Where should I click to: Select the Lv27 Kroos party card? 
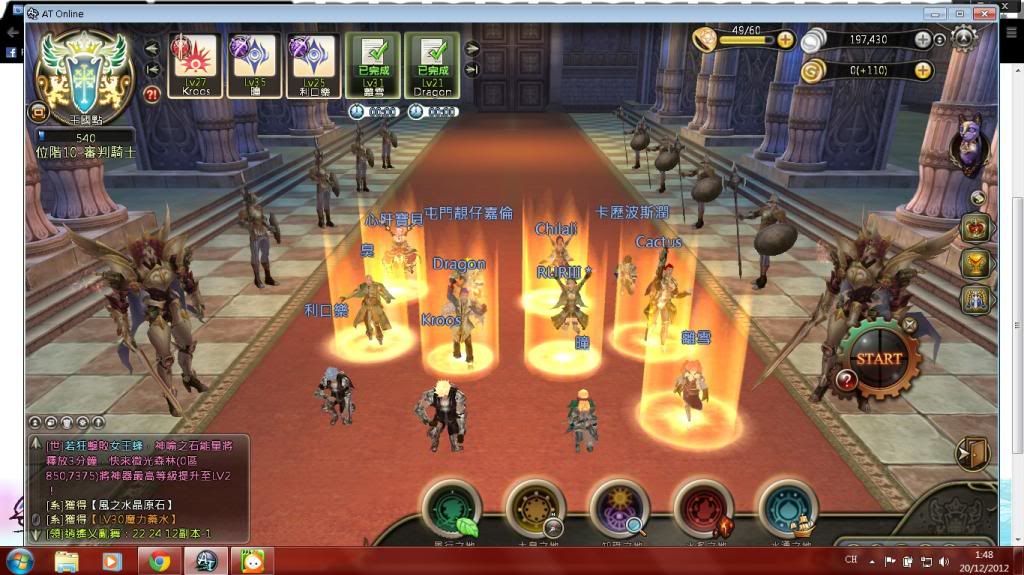[x=195, y=66]
